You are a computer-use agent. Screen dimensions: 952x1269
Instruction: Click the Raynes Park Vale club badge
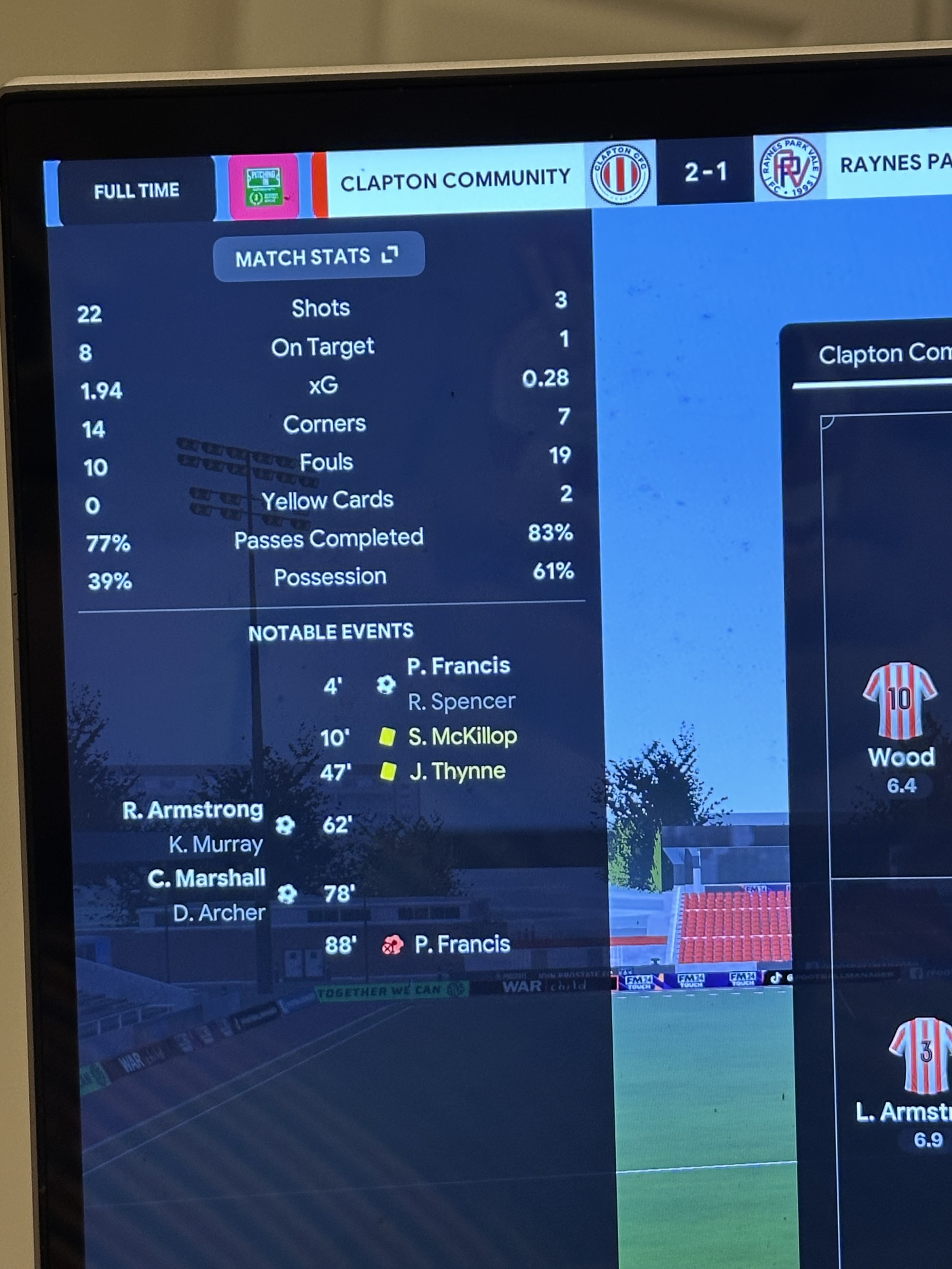click(790, 169)
